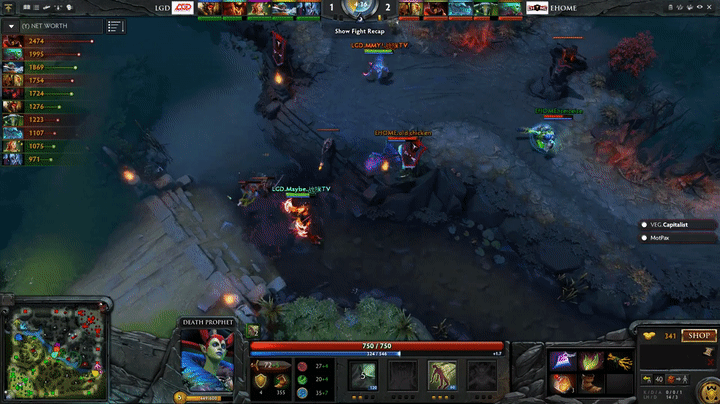Image resolution: width=720 pixels, height=404 pixels.
Task: Click the orange-red item in lower inventory row
Action: [x=561, y=383]
